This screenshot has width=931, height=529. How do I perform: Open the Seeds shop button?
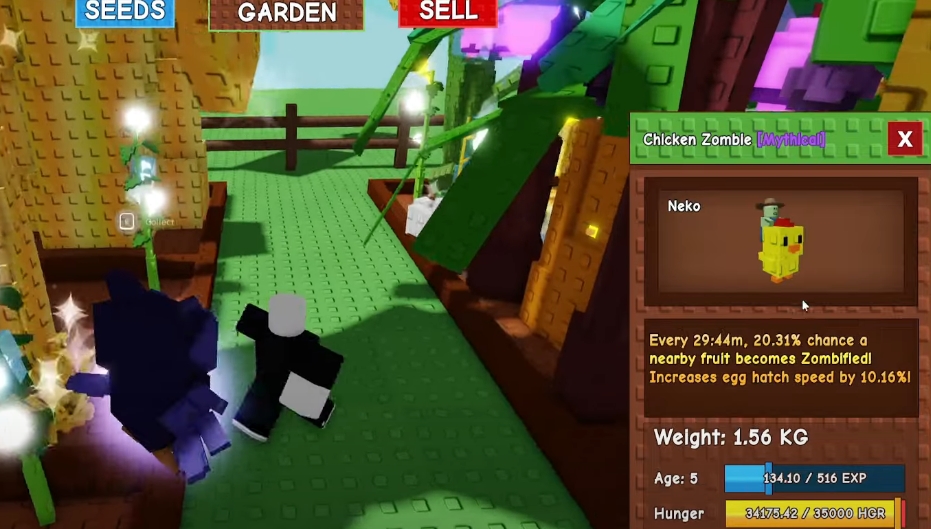124,12
